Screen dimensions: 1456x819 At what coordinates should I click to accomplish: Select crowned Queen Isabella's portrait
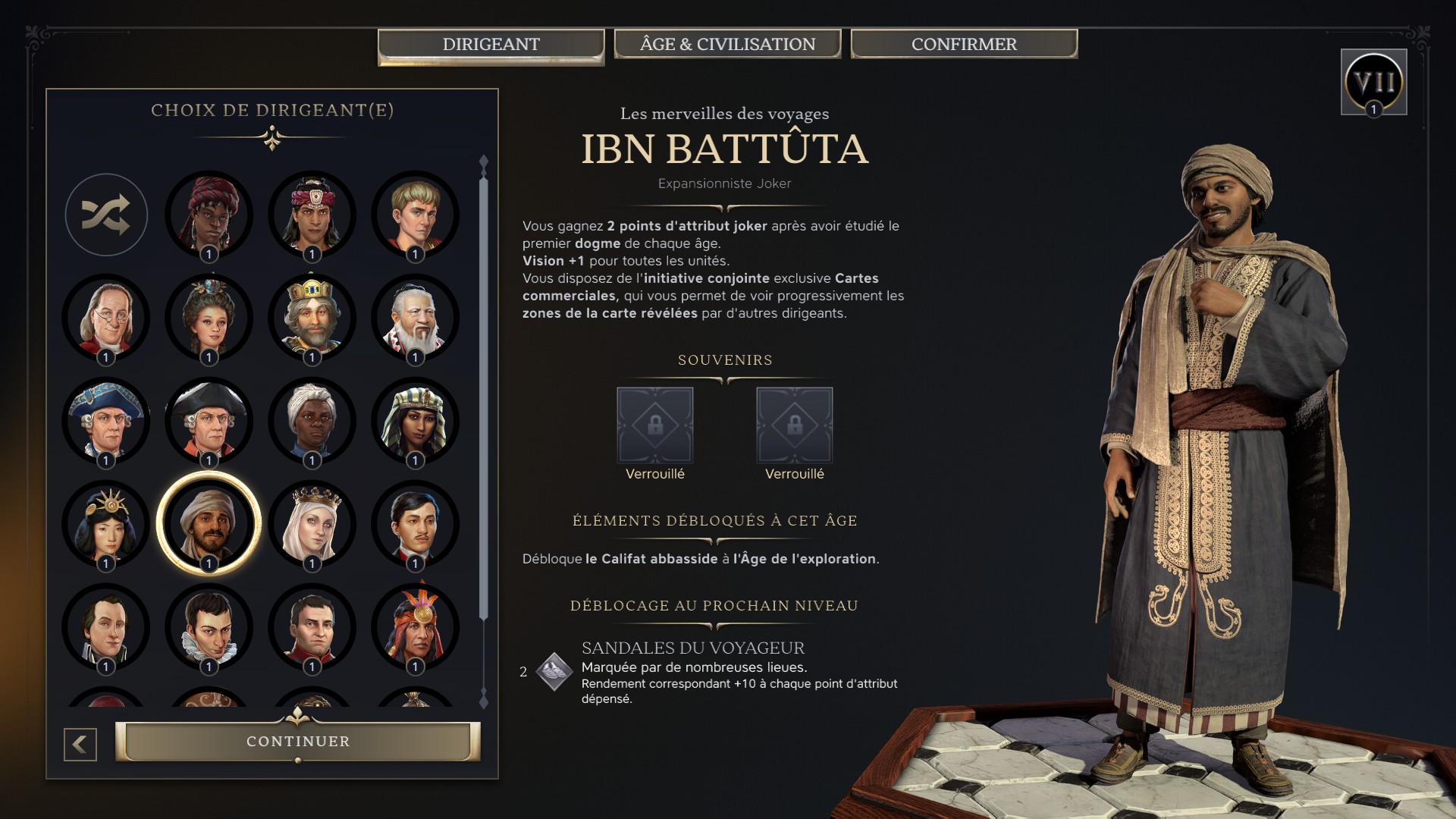point(312,523)
